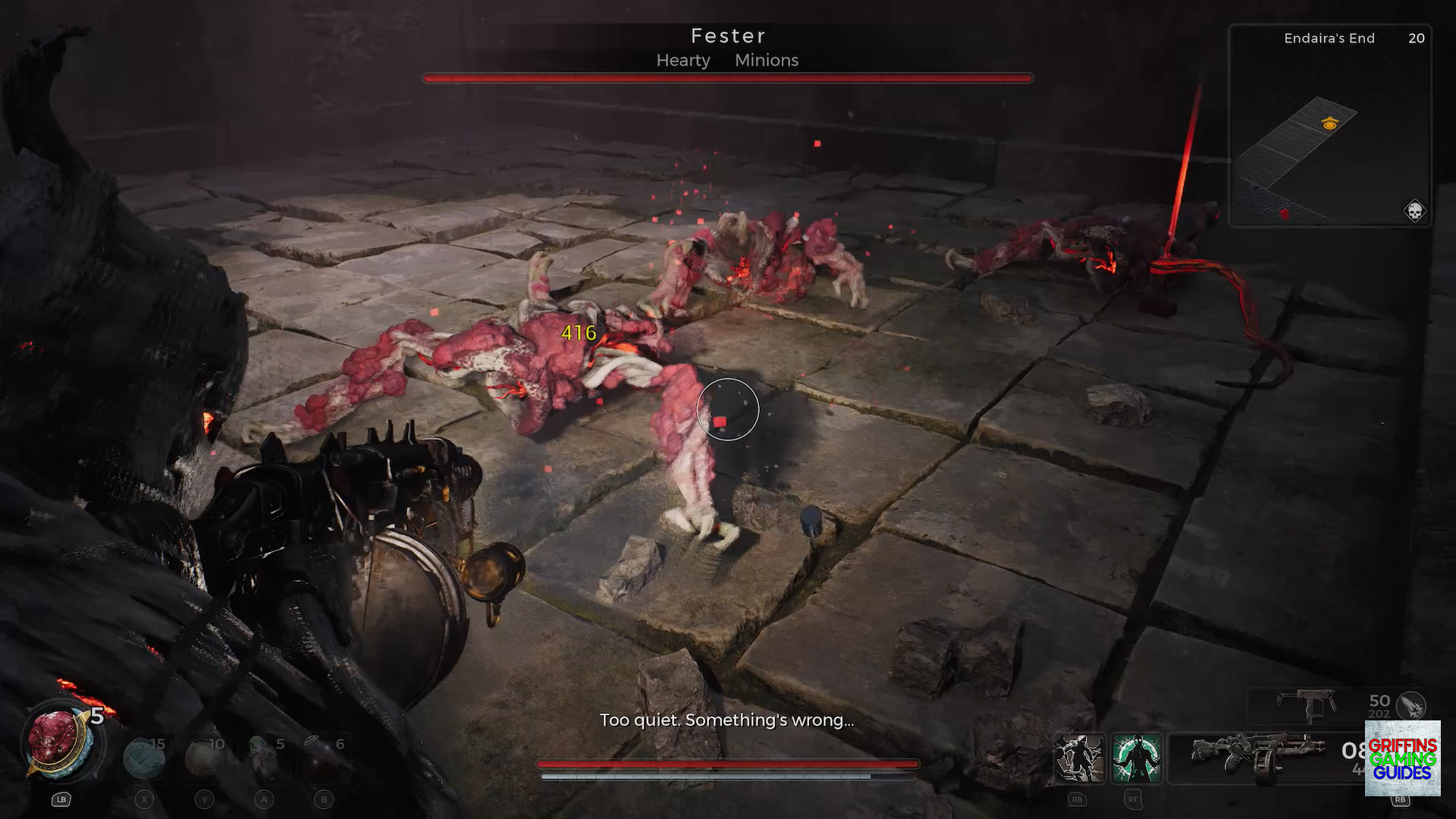This screenshot has height=819, width=1456.
Task: Select the teal bandage consumable slot
Action: pyautogui.click(x=143, y=758)
